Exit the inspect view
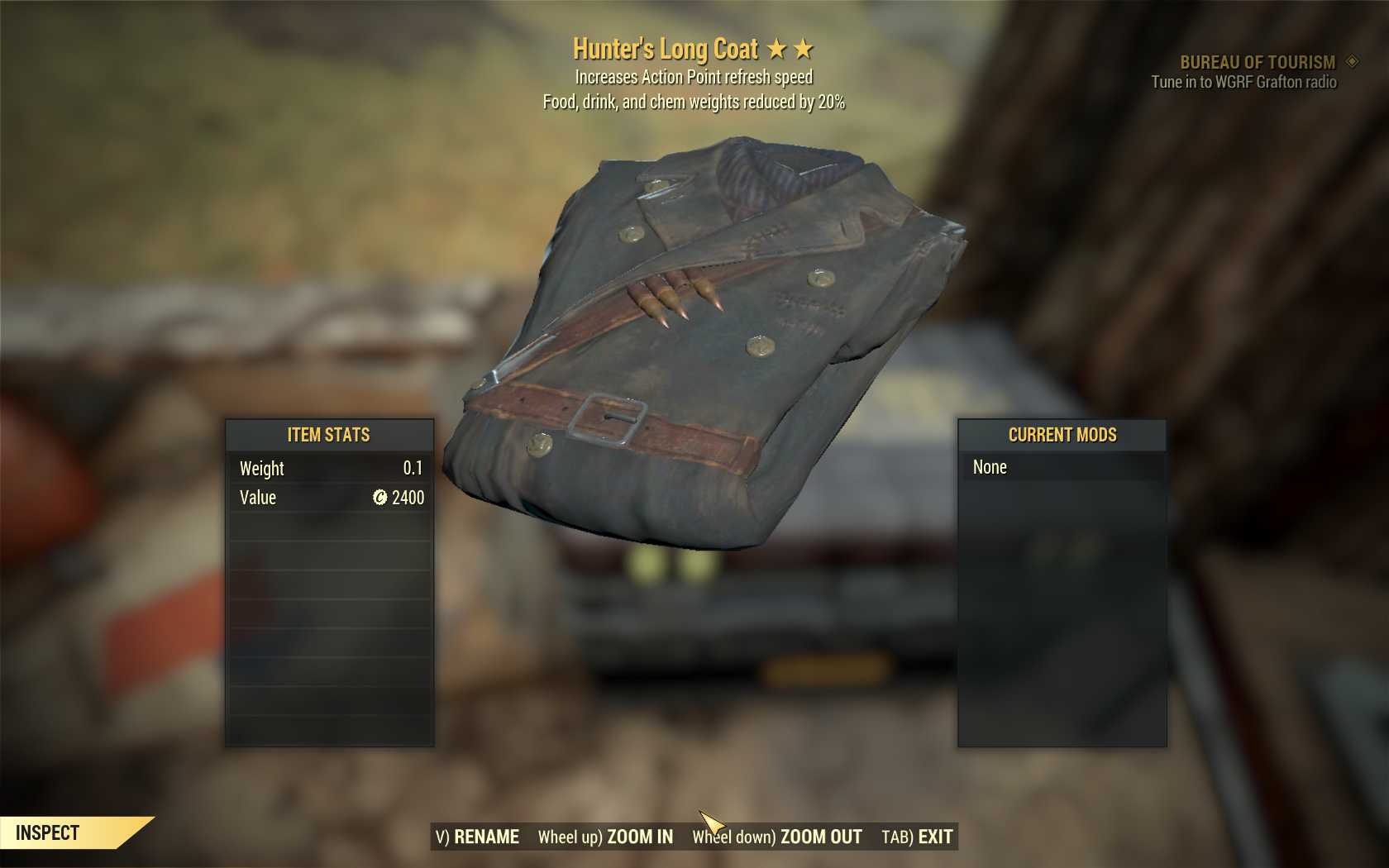Image resolution: width=1389 pixels, height=868 pixels. [917, 837]
